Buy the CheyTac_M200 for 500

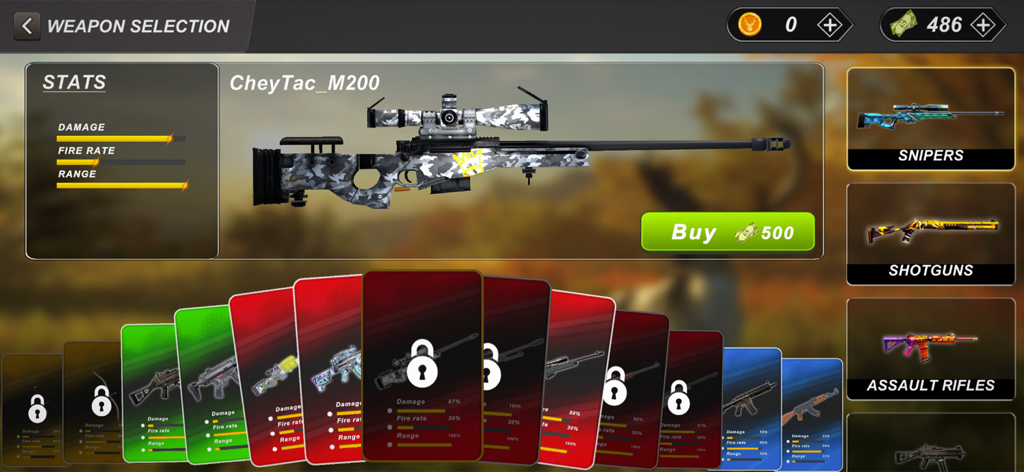click(x=728, y=232)
